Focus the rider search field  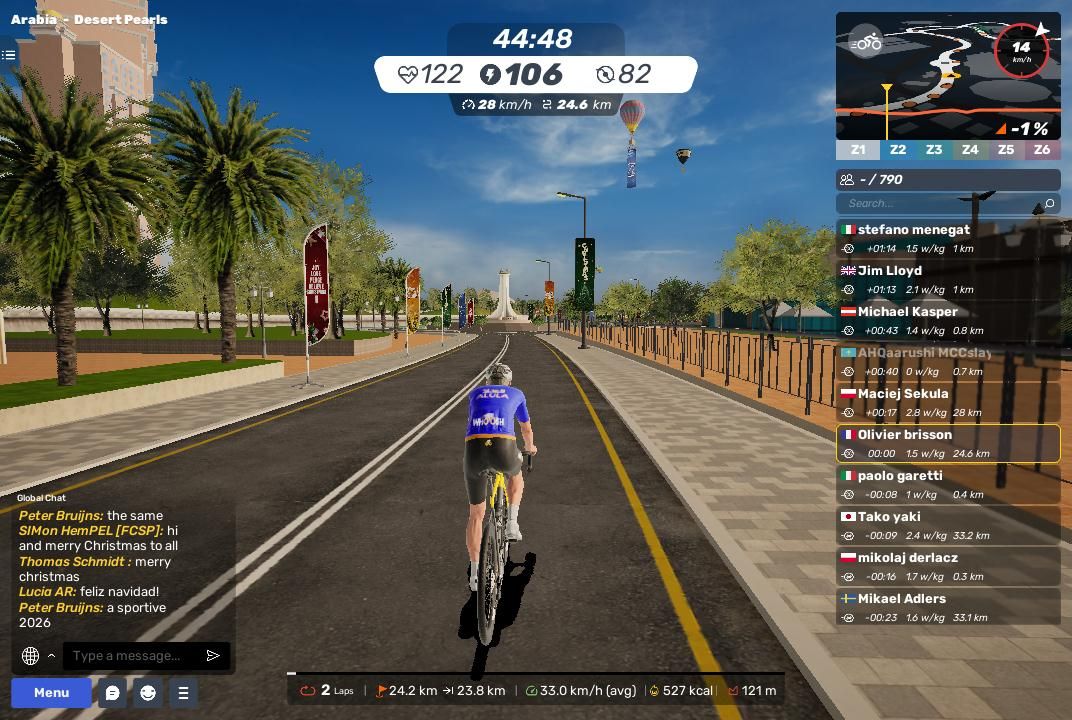[x=942, y=203]
